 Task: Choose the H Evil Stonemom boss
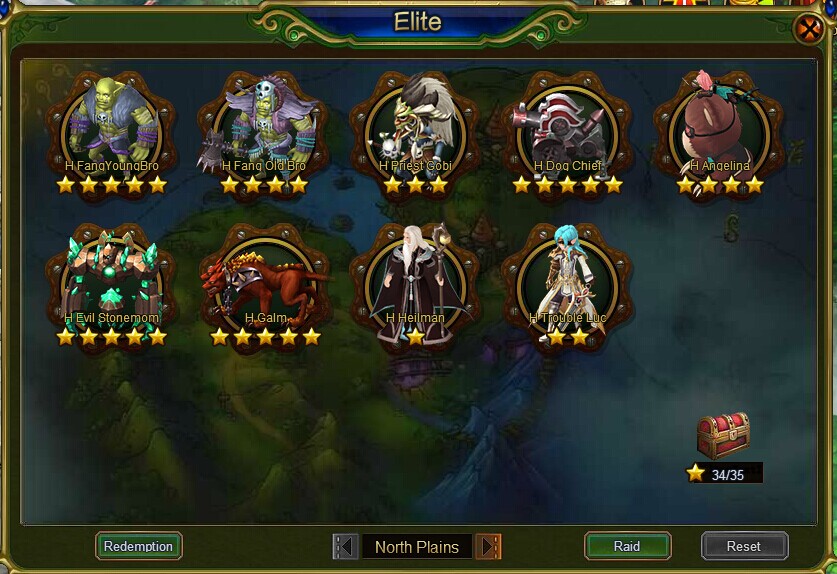click(x=112, y=280)
